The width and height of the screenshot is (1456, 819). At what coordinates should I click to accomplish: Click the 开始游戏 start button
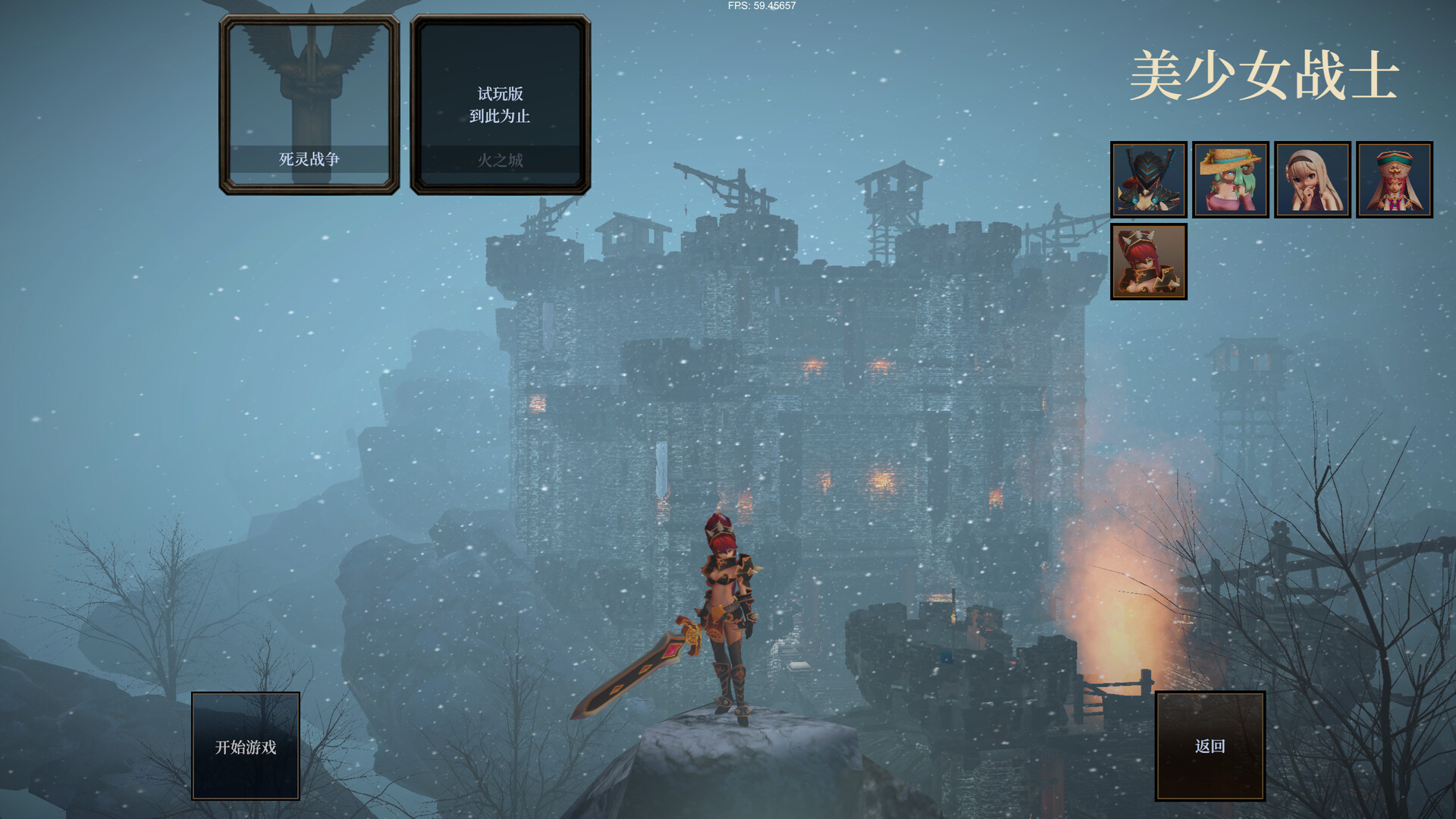coord(246,746)
